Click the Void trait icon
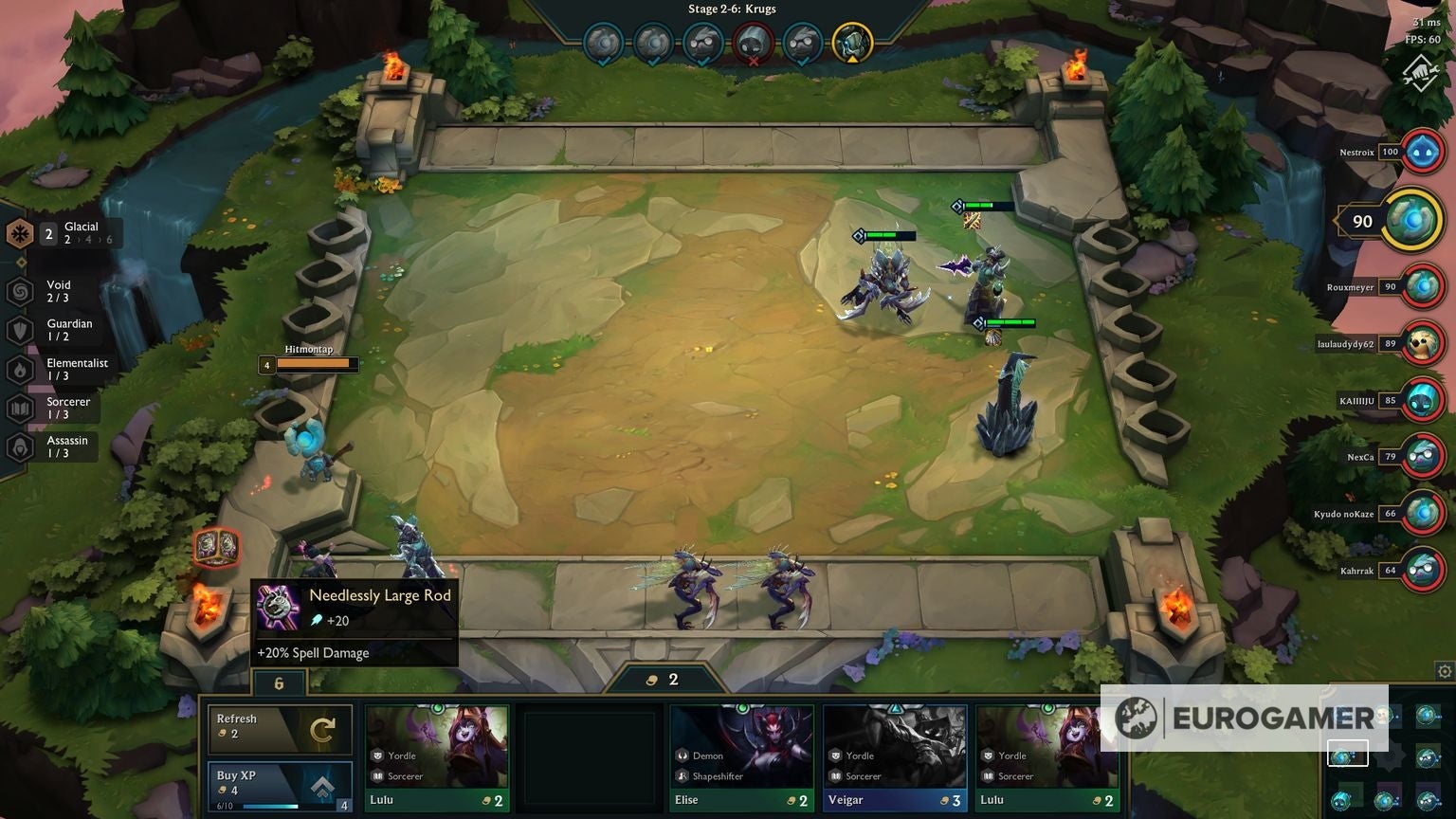 coord(19,290)
